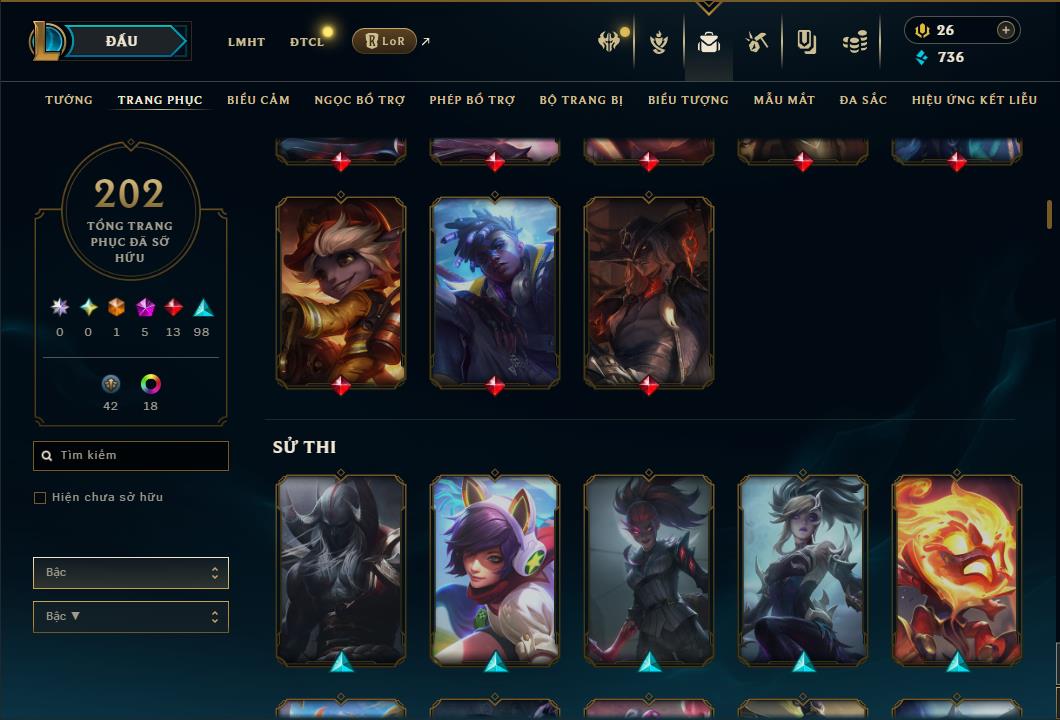This screenshot has height=720, width=1060.
Task: Select the Ngọc Bổ Trợ tab
Action: (x=360, y=100)
